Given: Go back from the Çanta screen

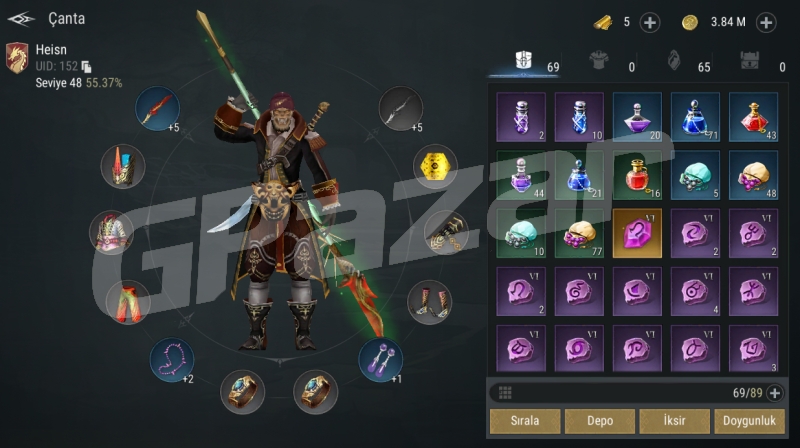Looking at the screenshot, I should 21,18.
